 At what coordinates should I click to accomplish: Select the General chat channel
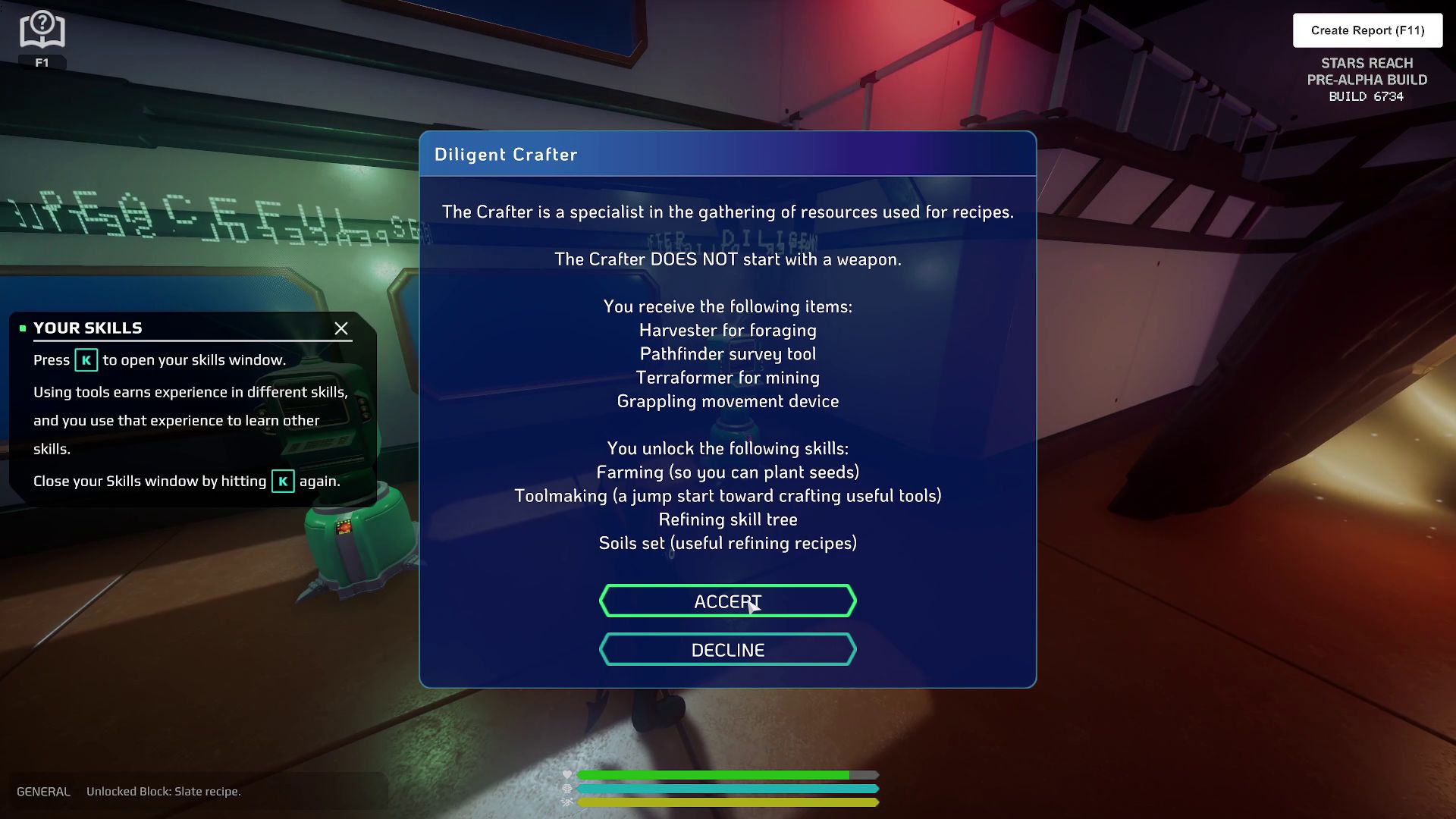[x=43, y=792]
